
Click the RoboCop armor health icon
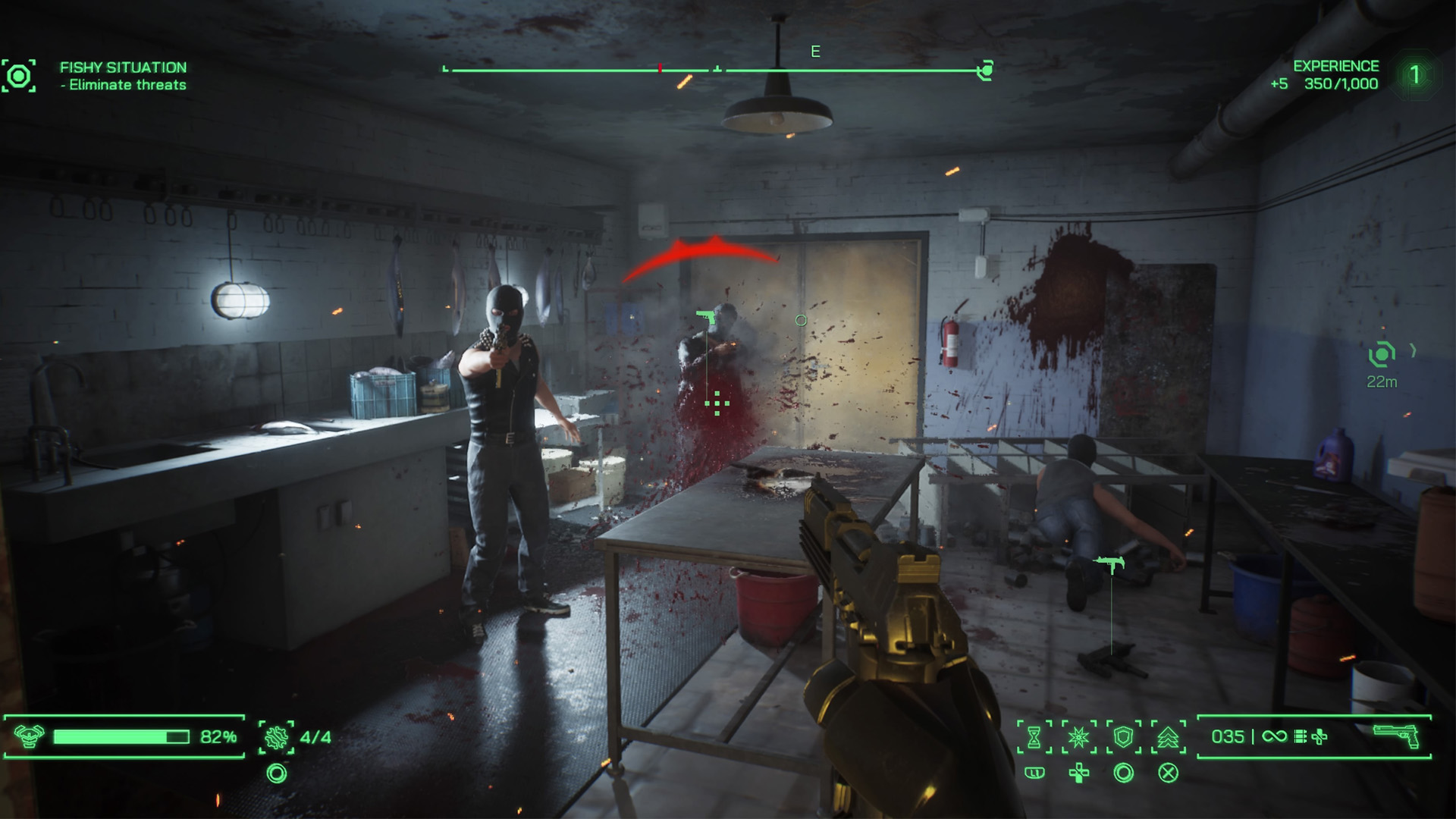pos(29,736)
